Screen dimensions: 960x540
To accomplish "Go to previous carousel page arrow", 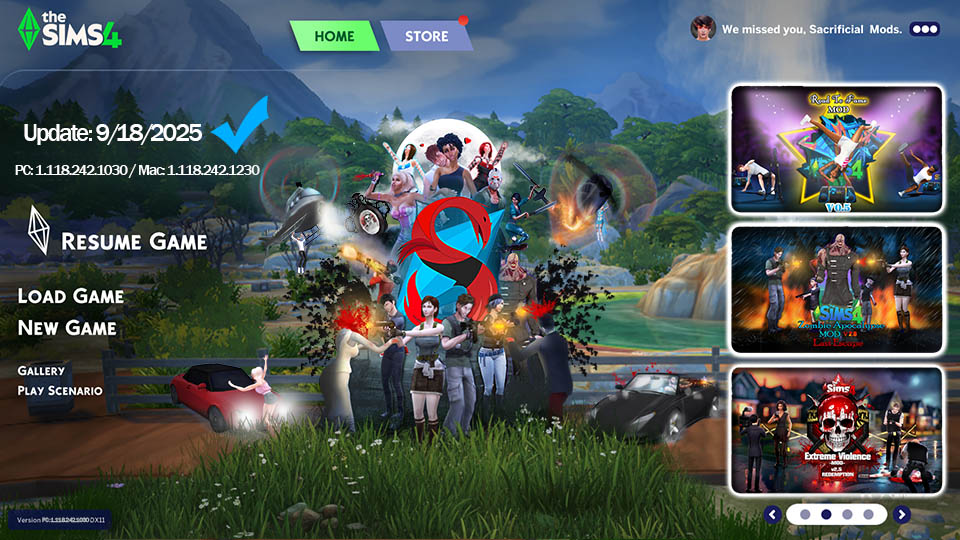I will pyautogui.click(x=772, y=514).
